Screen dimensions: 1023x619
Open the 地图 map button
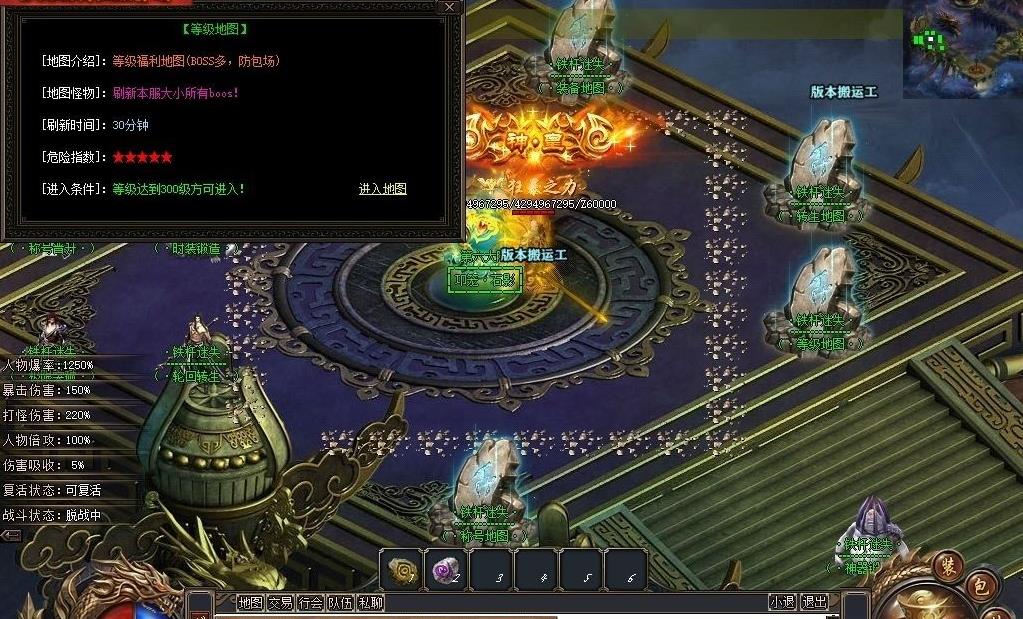[x=250, y=603]
